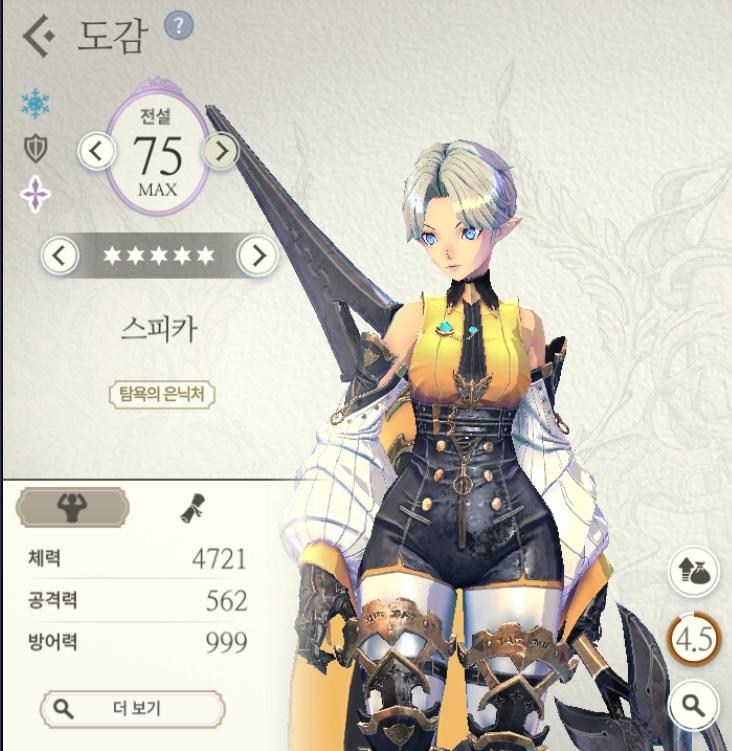This screenshot has width=732, height=751.
Task: Tap the 4.5 rating circle
Action: tap(693, 639)
